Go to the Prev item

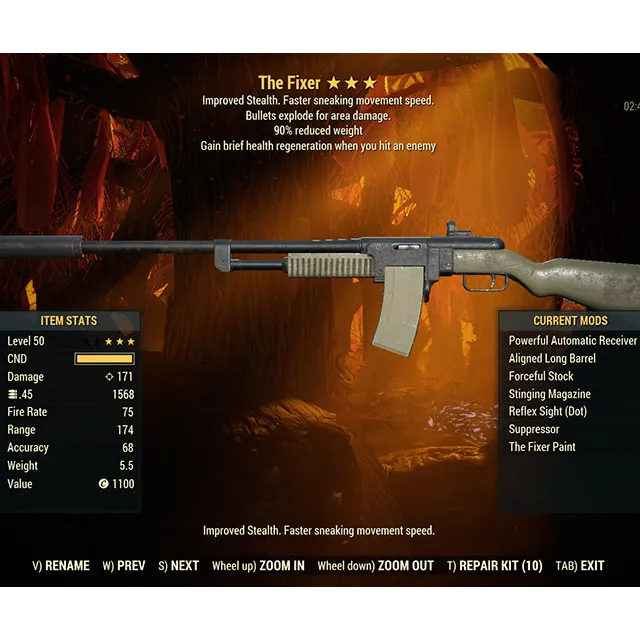click(x=124, y=566)
